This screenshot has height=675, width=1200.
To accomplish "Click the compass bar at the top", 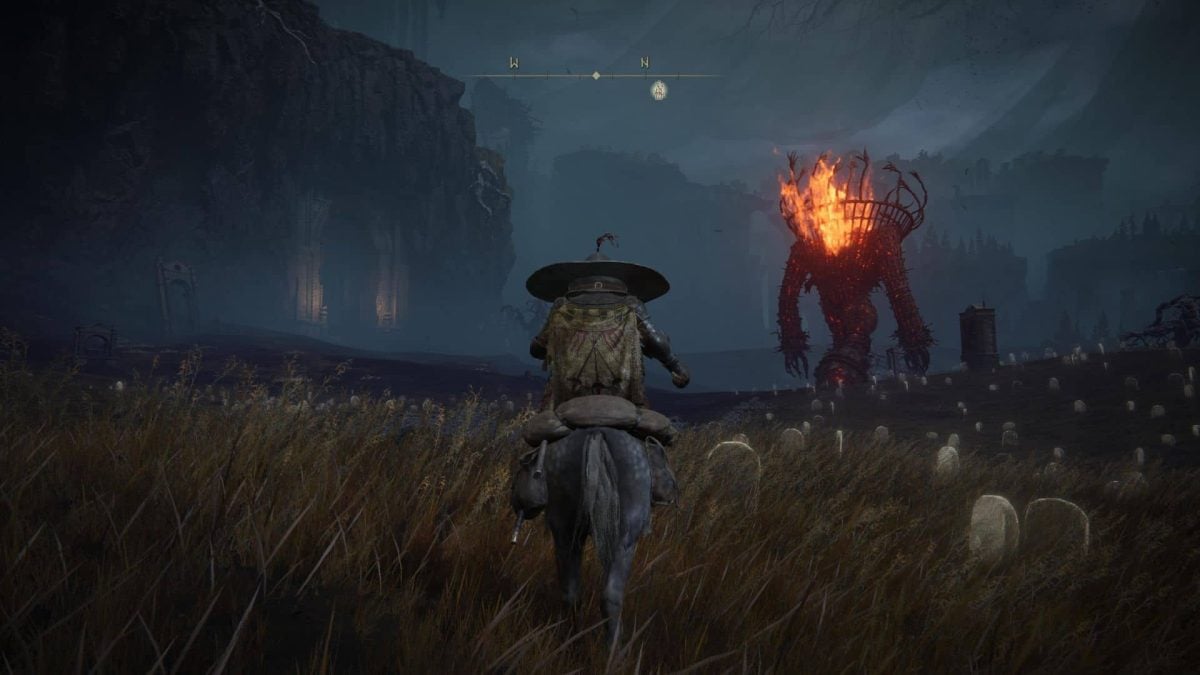I will tap(596, 75).
